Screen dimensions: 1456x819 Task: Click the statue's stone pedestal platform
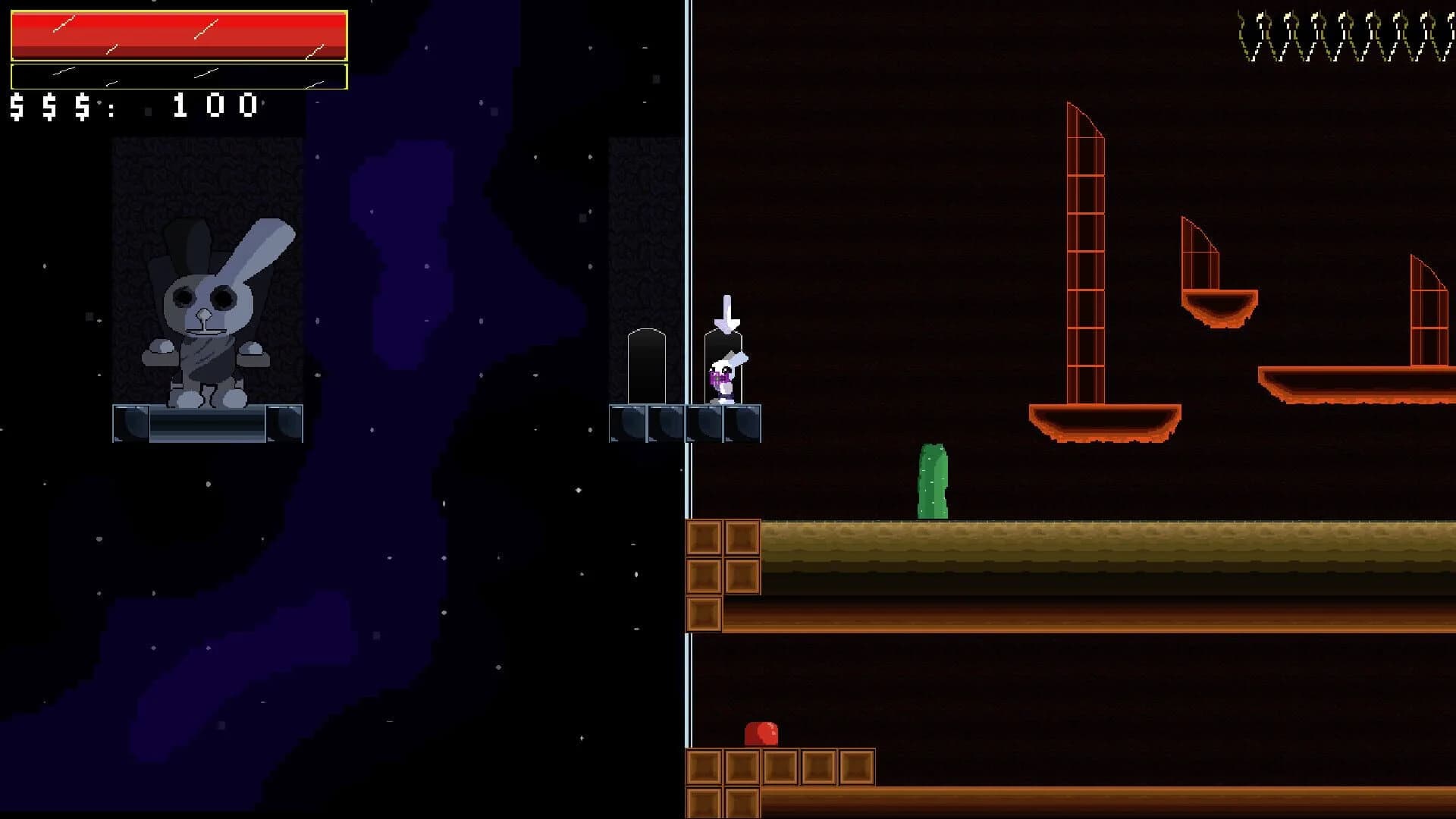pos(209,425)
